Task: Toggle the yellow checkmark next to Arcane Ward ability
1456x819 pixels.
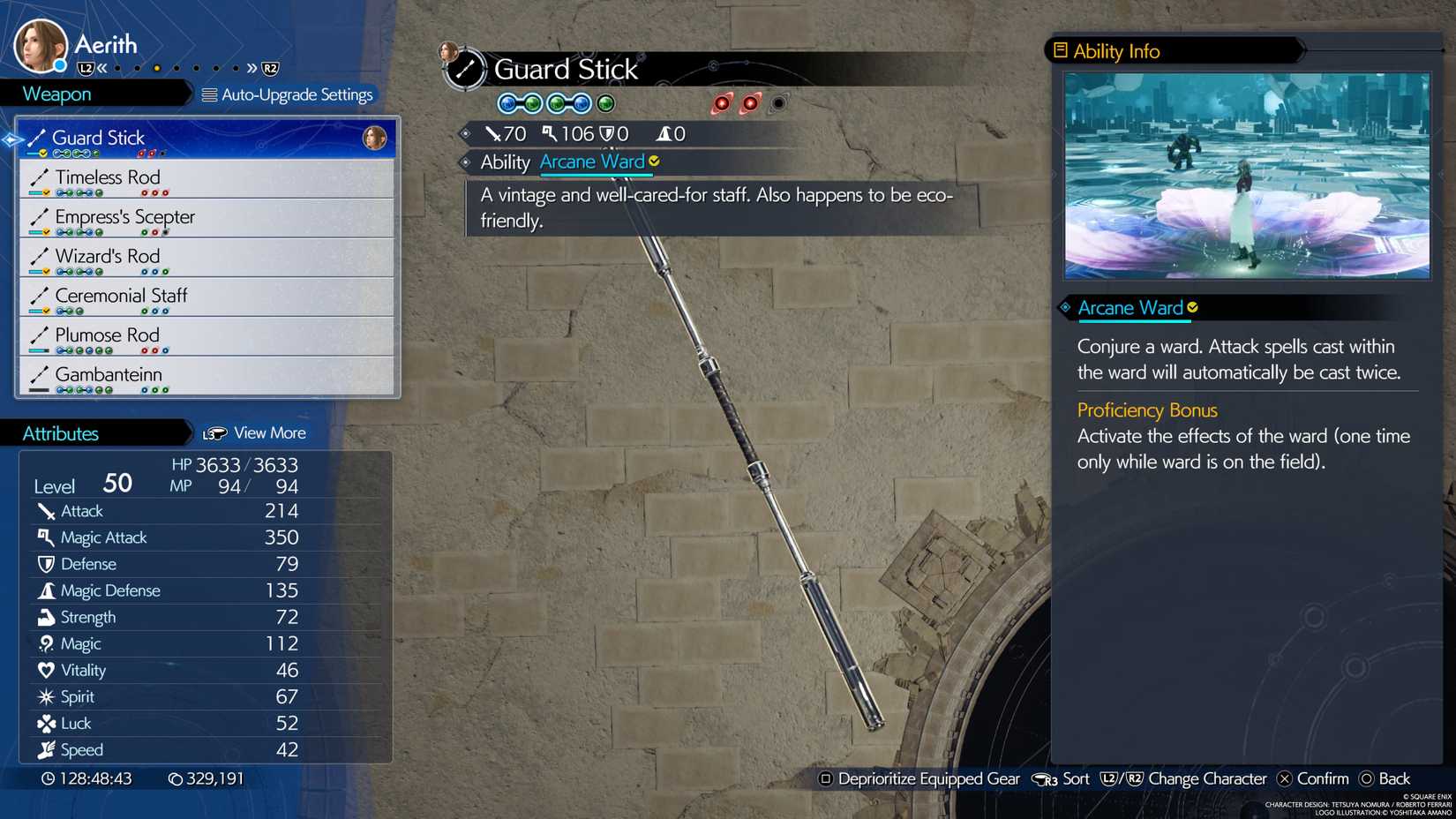Action: (653, 162)
